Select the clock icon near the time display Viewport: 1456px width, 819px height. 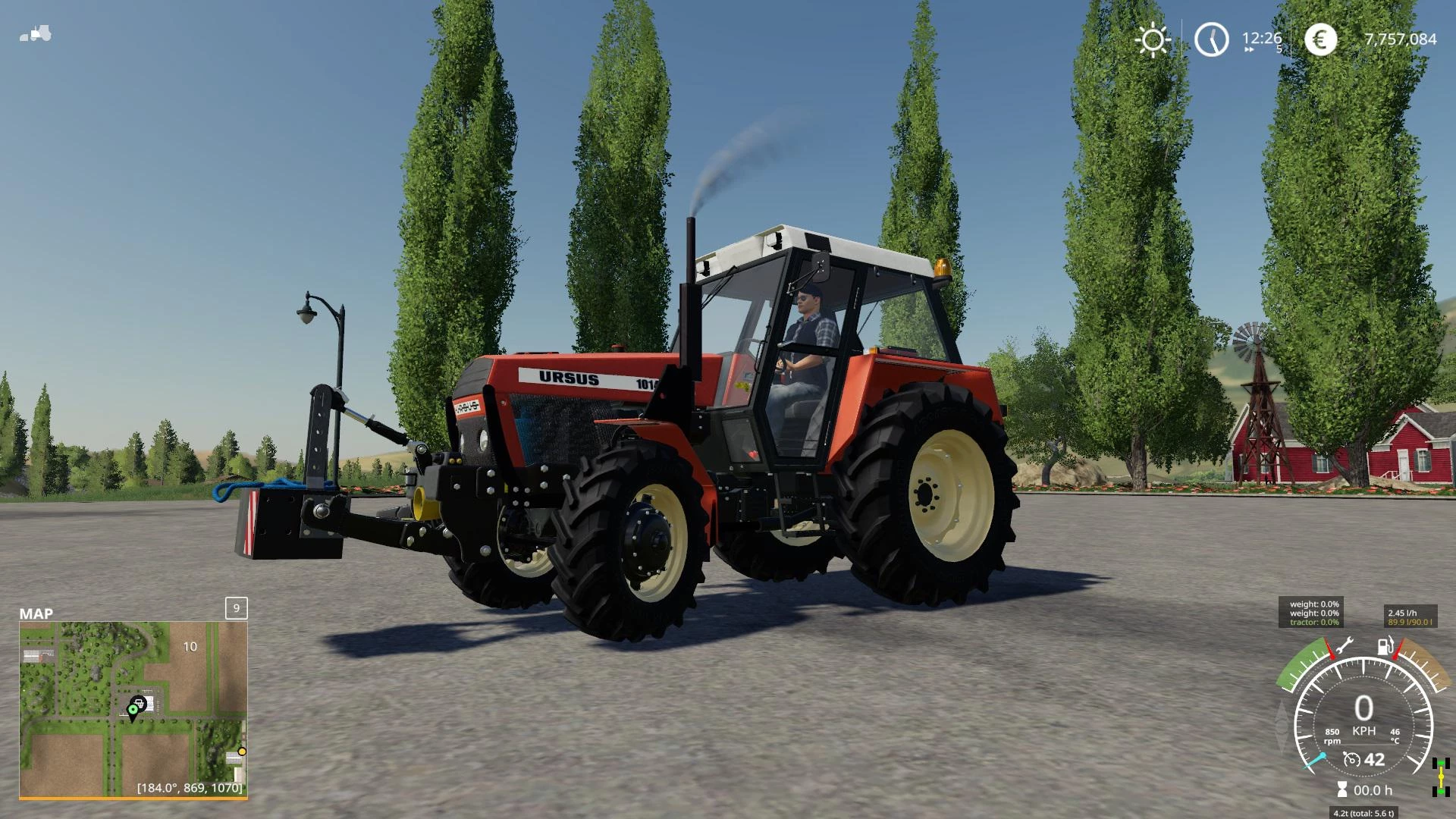(x=1211, y=39)
